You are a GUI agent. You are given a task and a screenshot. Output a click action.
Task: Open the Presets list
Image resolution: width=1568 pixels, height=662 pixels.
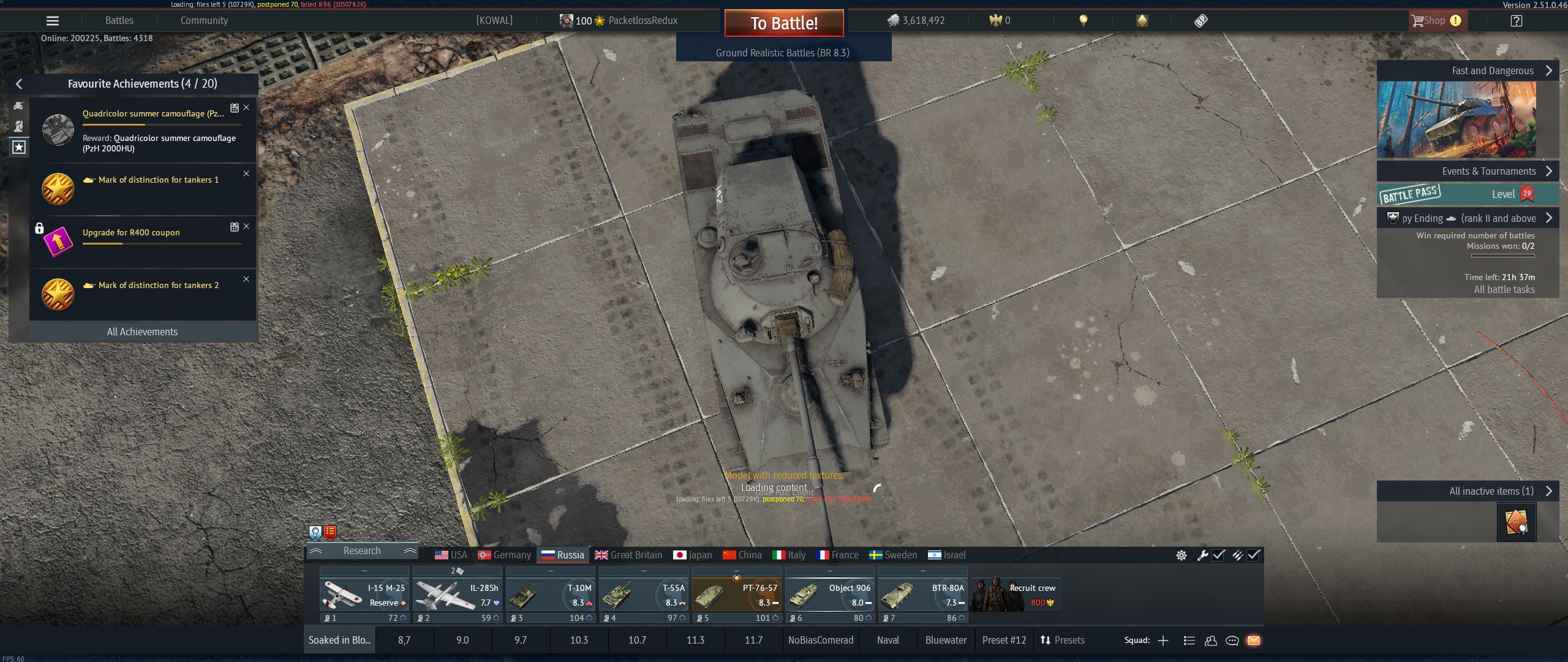pos(1063,640)
